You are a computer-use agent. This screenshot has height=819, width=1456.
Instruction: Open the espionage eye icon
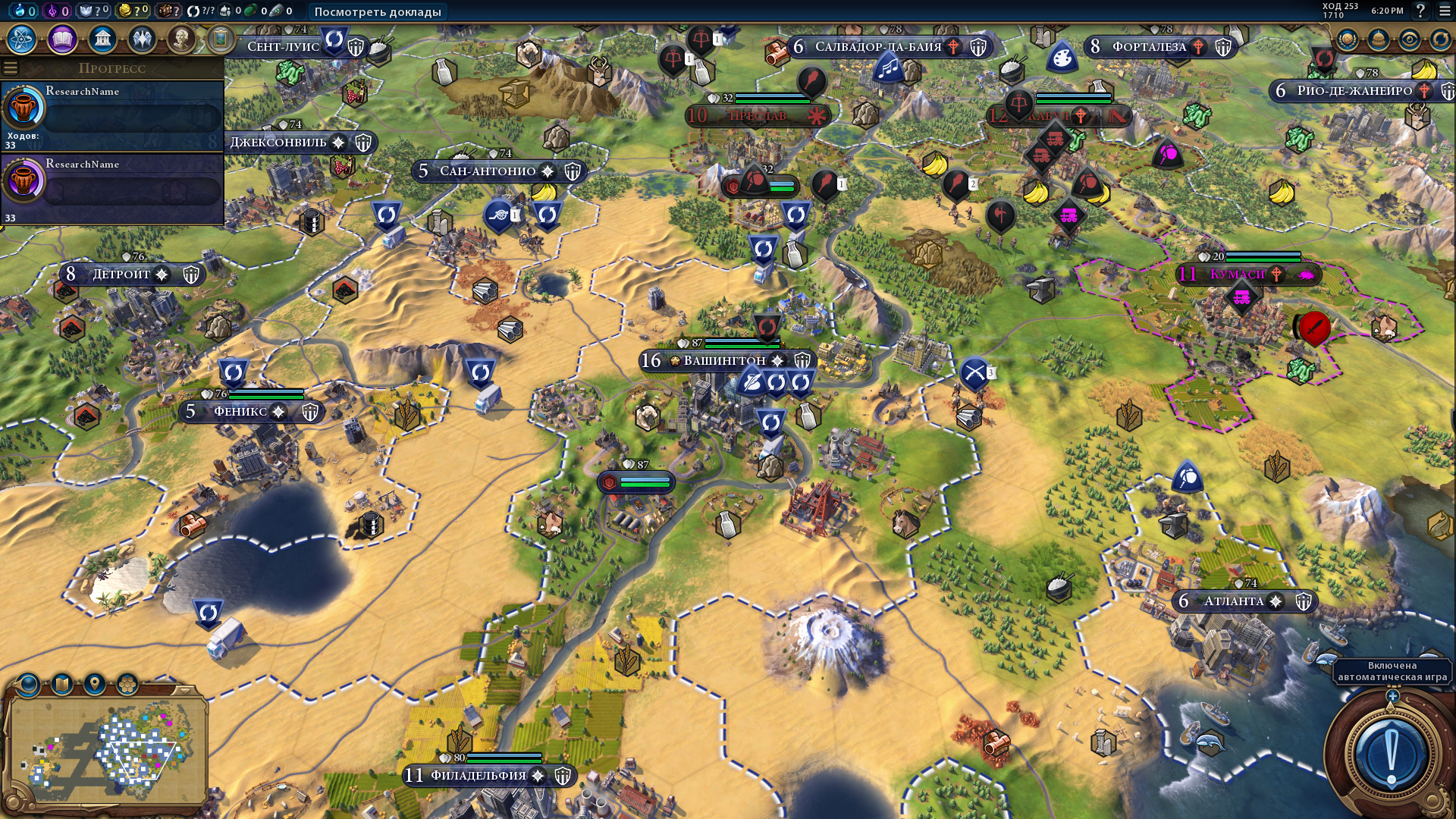coord(1410,39)
